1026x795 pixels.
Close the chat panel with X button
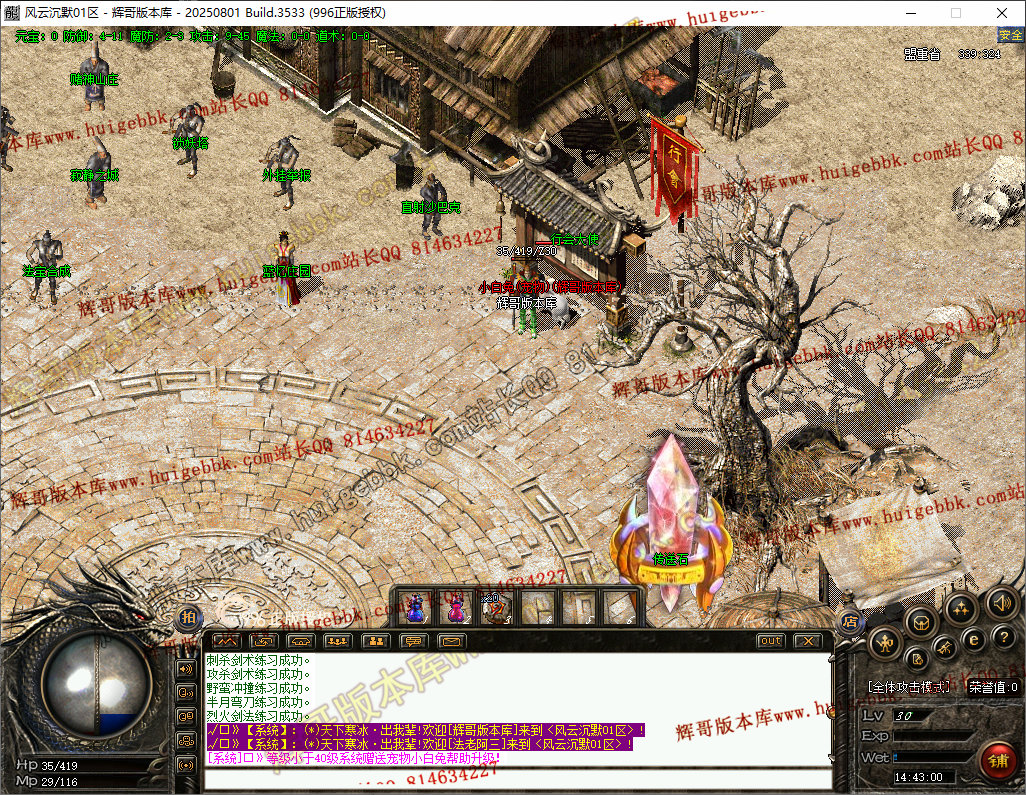[x=807, y=641]
